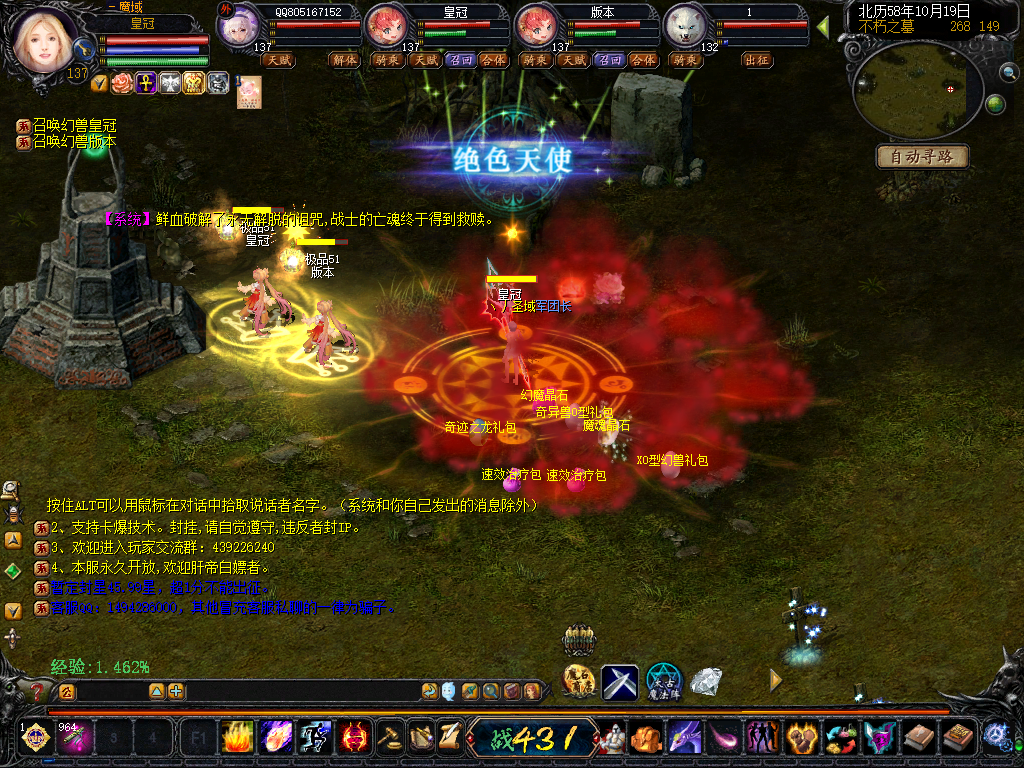Expand the panel with the yellow right arrow

[776, 680]
